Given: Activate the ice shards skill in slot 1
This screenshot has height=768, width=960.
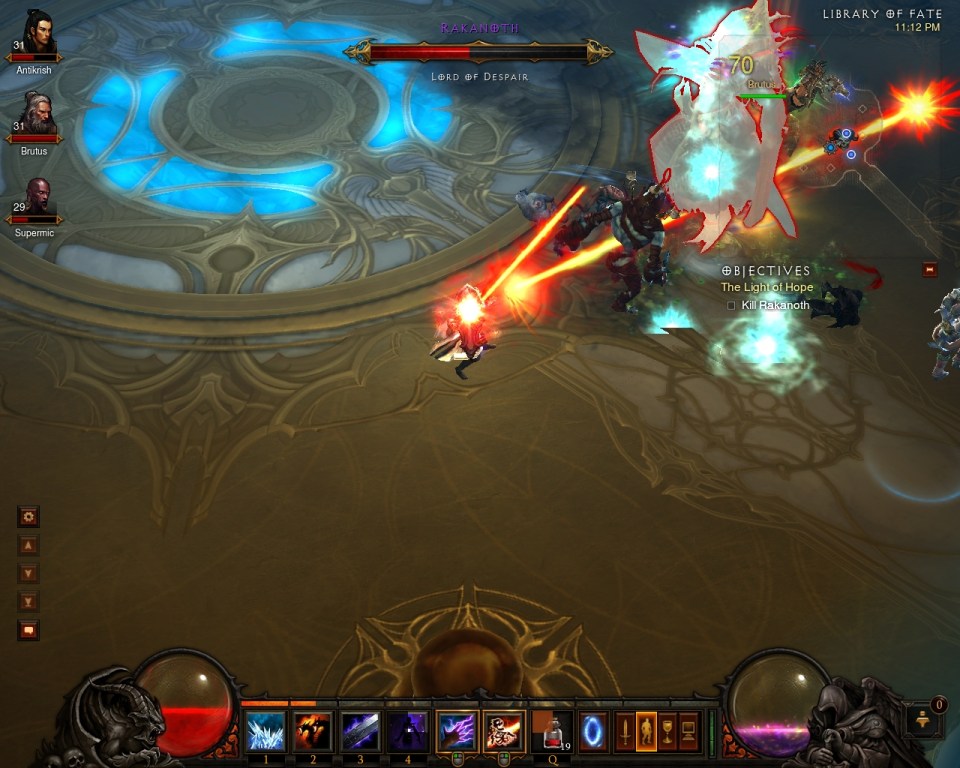Looking at the screenshot, I should click(265, 731).
